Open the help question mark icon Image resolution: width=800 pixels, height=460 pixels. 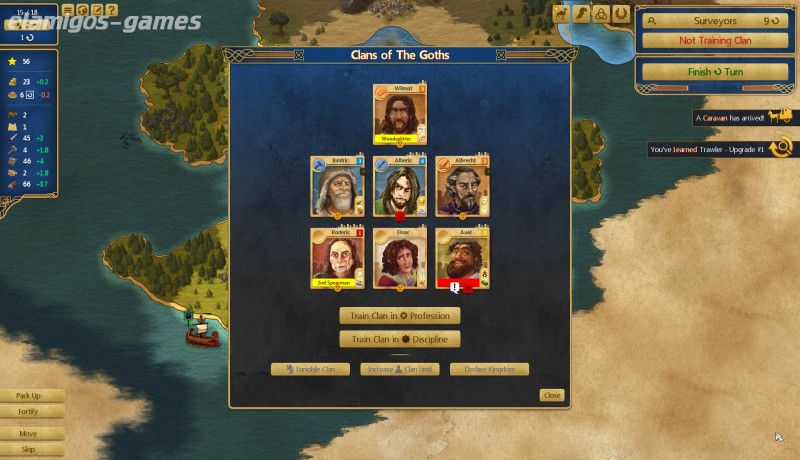pyautogui.click(x=111, y=10)
